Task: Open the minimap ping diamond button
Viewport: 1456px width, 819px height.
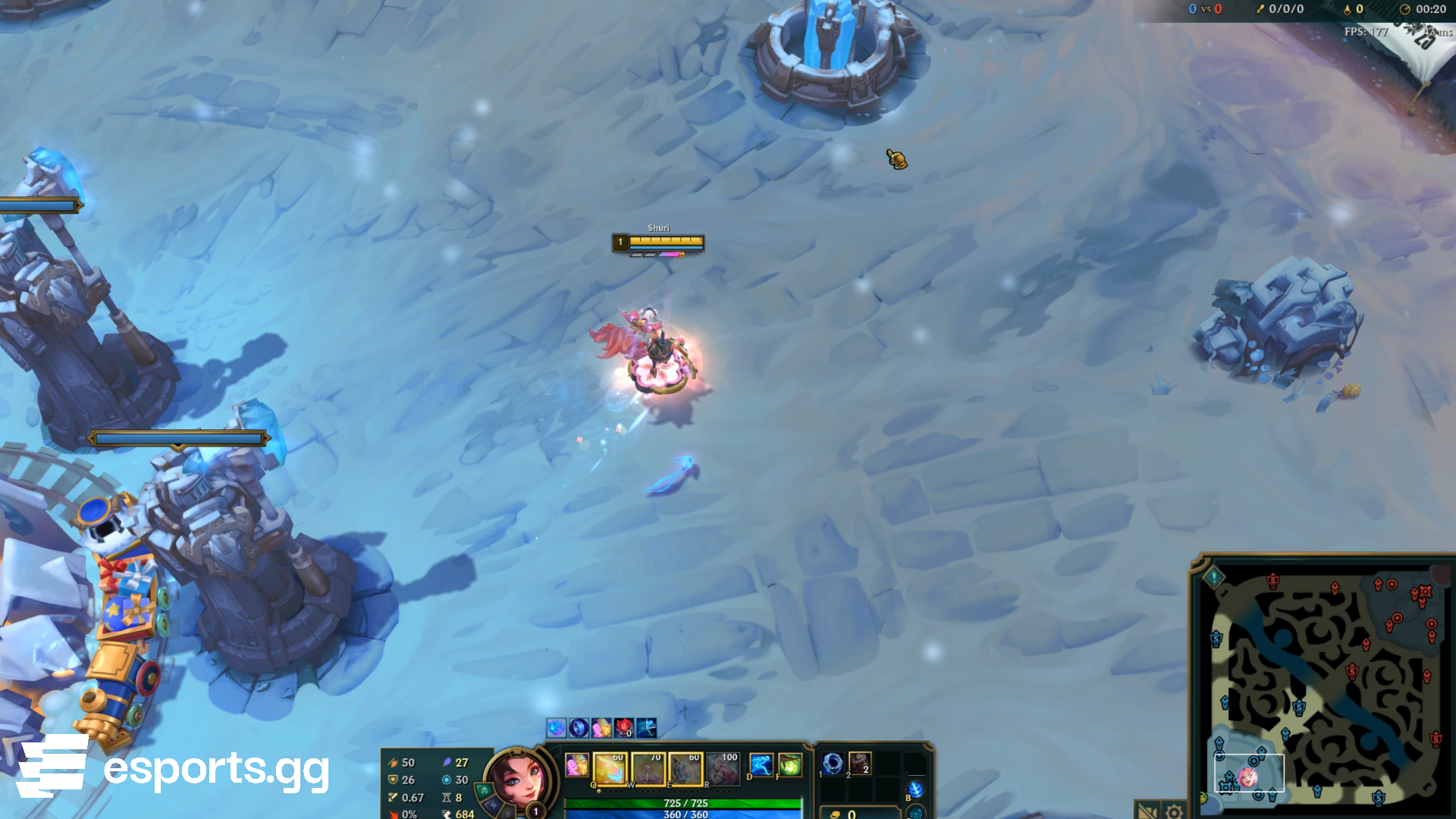Action: 1214,577
